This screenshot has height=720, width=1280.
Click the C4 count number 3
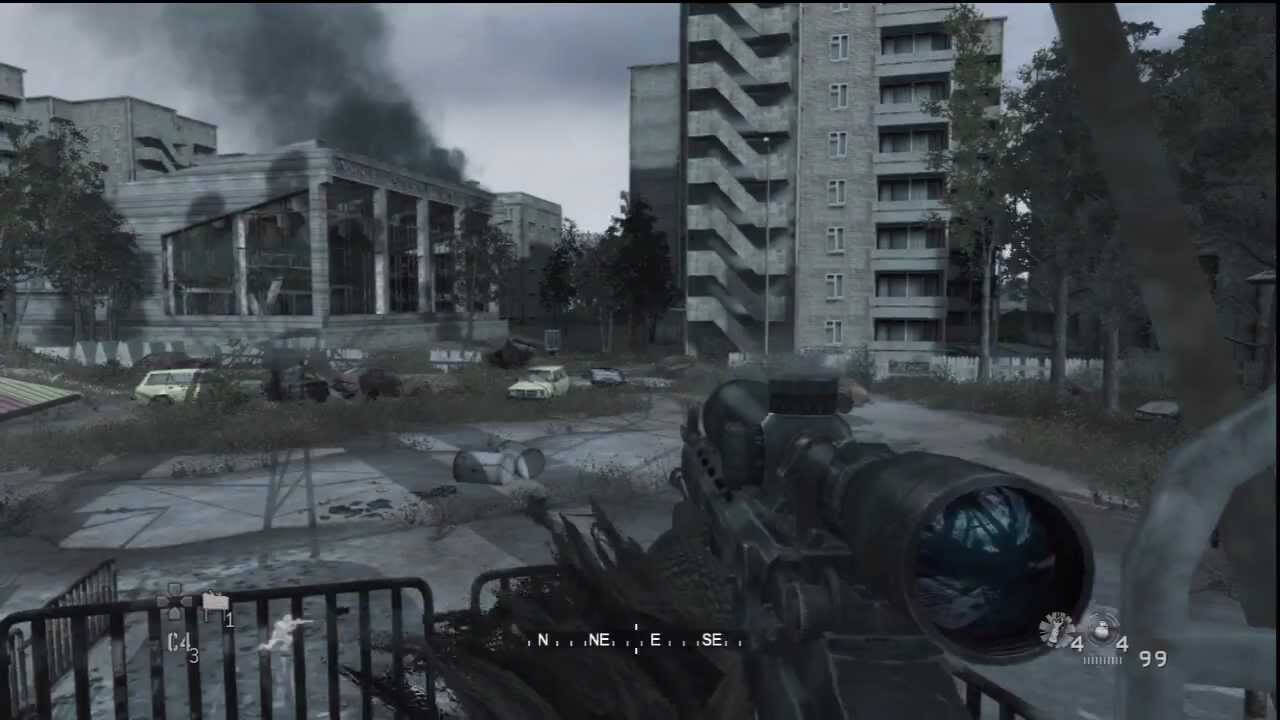pyautogui.click(x=196, y=653)
